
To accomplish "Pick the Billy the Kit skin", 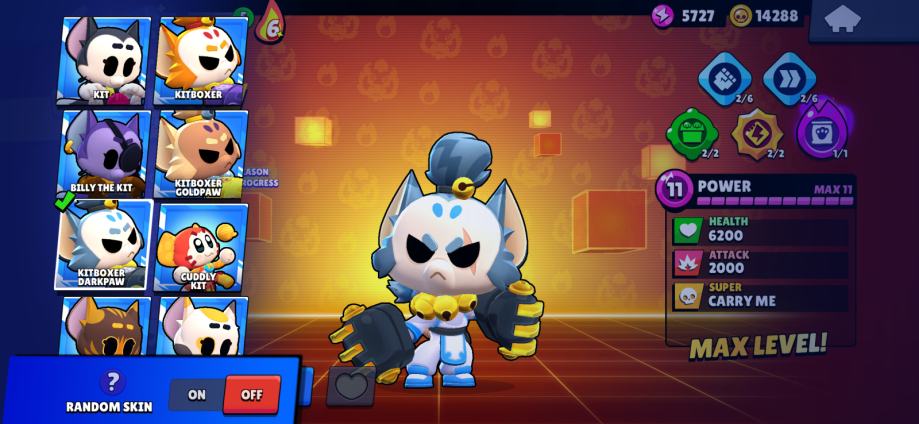I will click(x=103, y=153).
